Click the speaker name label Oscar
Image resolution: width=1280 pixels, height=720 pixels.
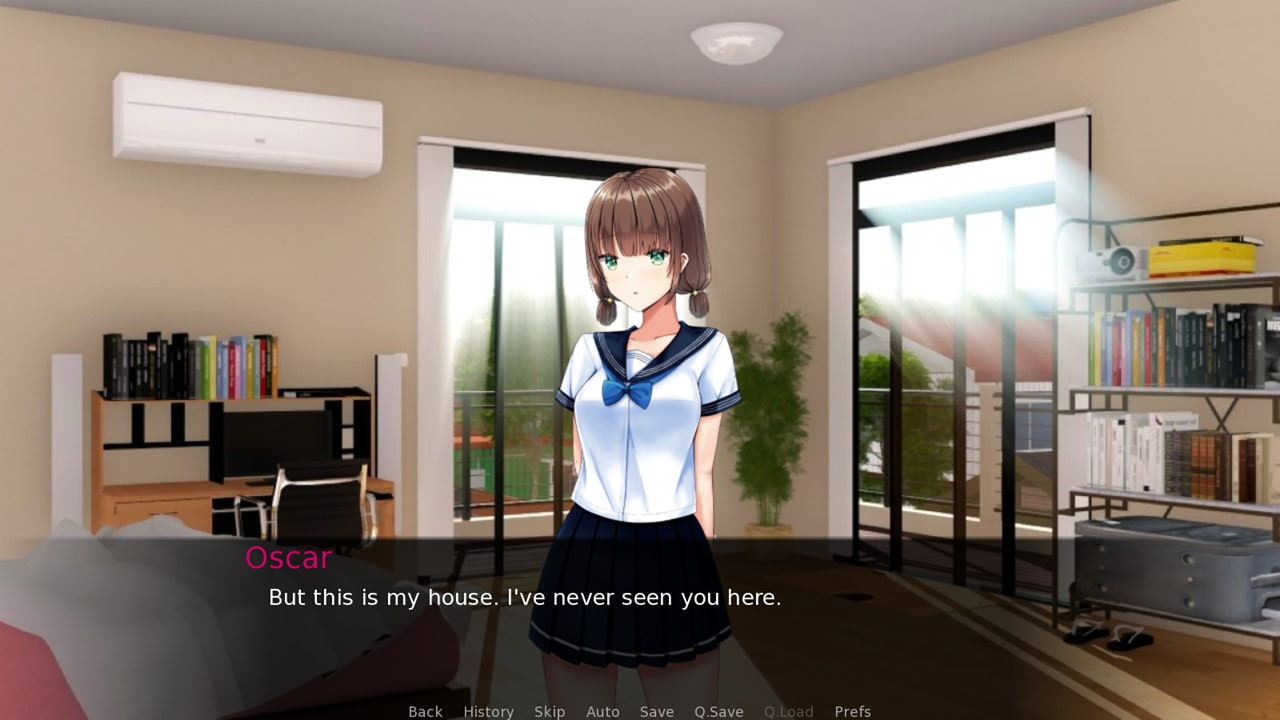288,558
